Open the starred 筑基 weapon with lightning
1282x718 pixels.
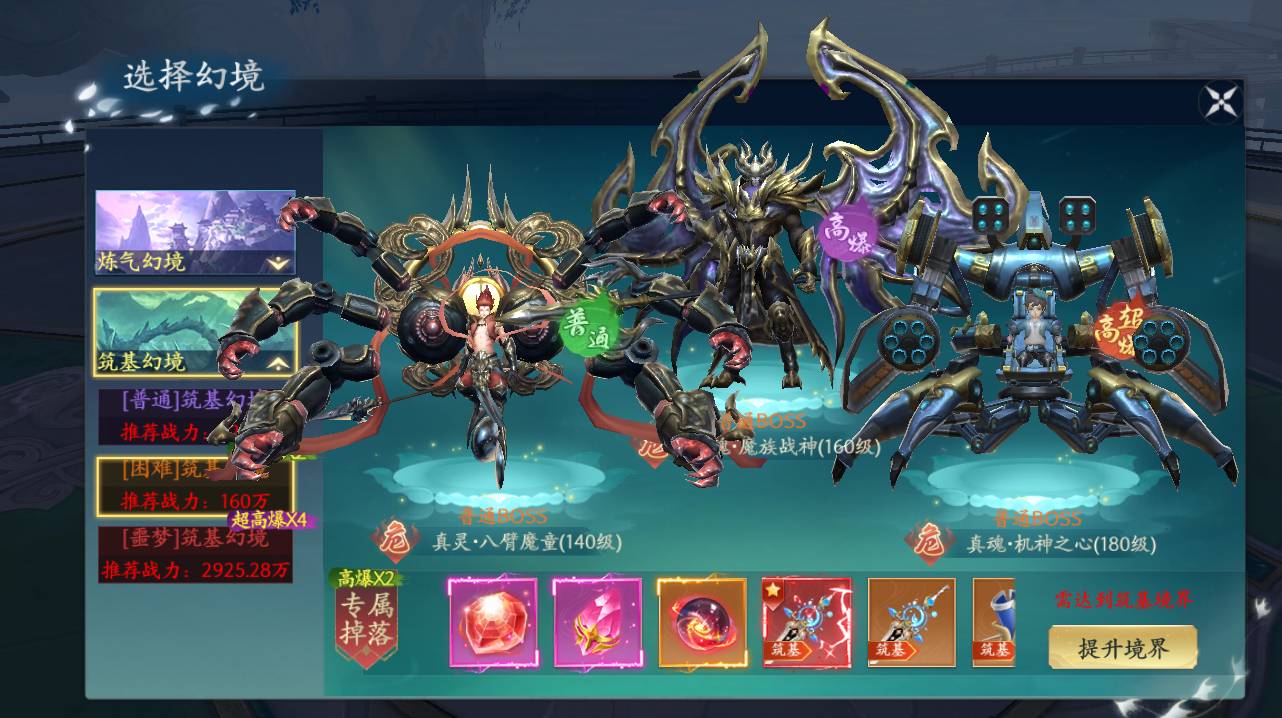[x=806, y=623]
